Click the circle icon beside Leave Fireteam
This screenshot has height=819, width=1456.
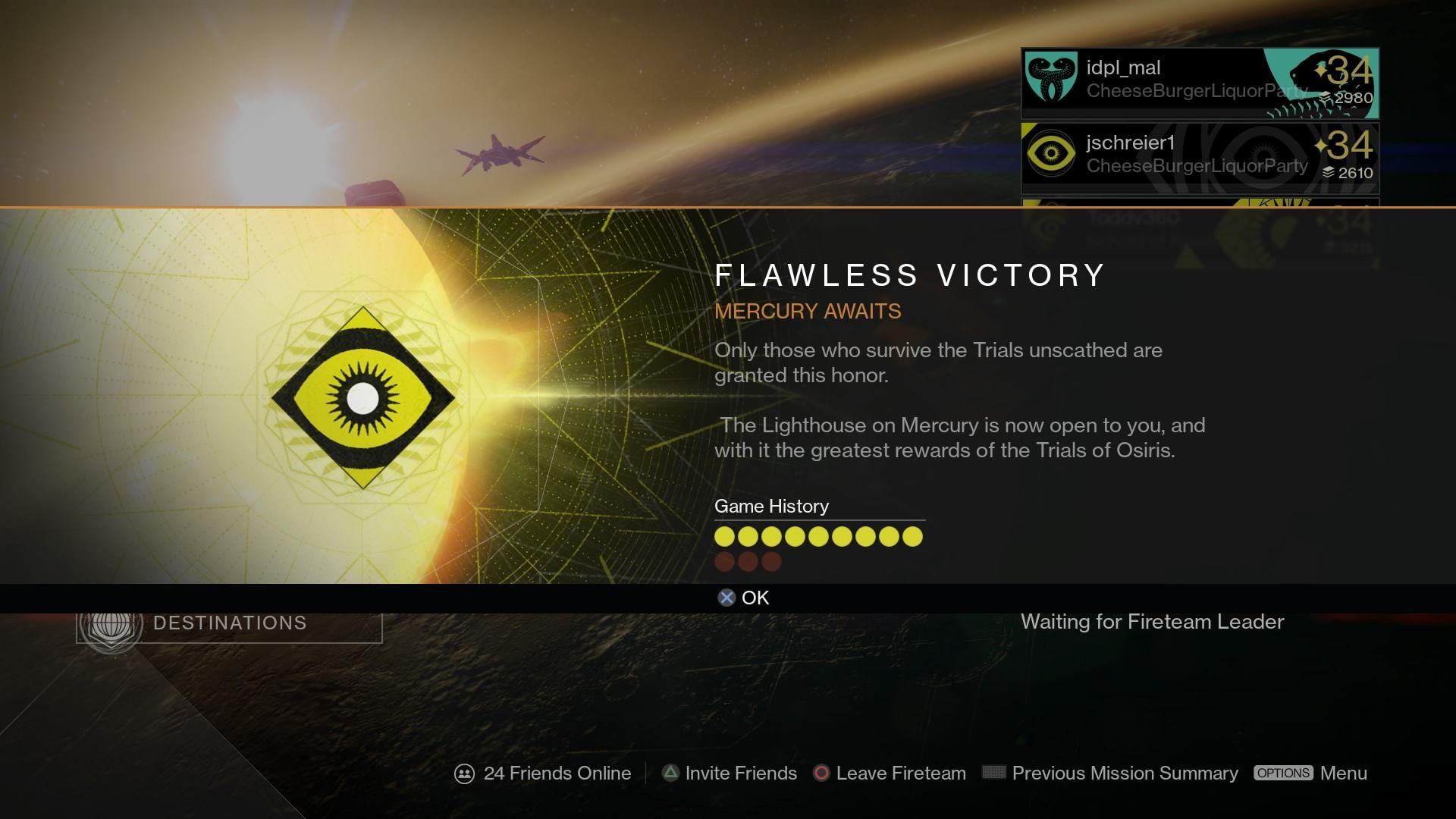[821, 773]
